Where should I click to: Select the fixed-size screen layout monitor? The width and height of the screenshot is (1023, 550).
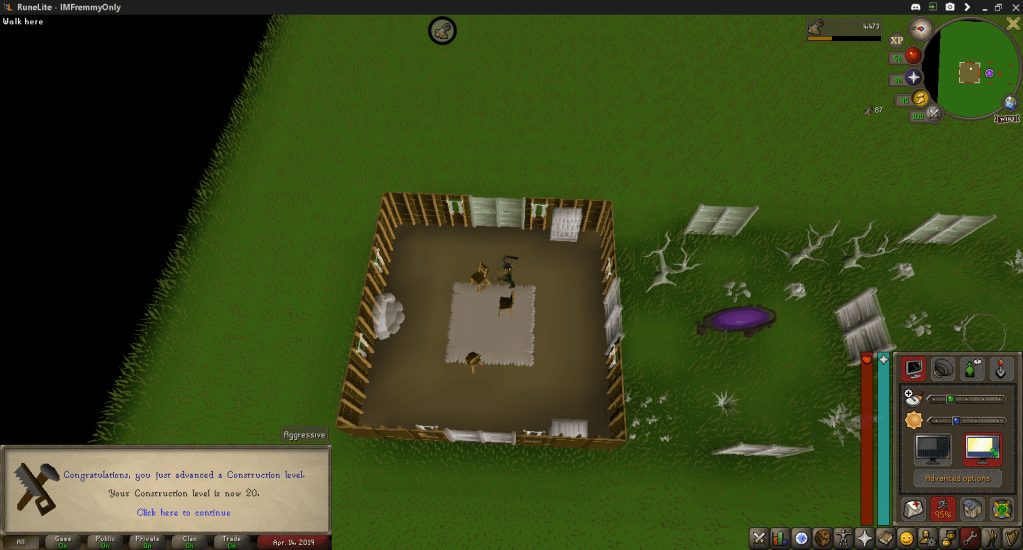933,448
